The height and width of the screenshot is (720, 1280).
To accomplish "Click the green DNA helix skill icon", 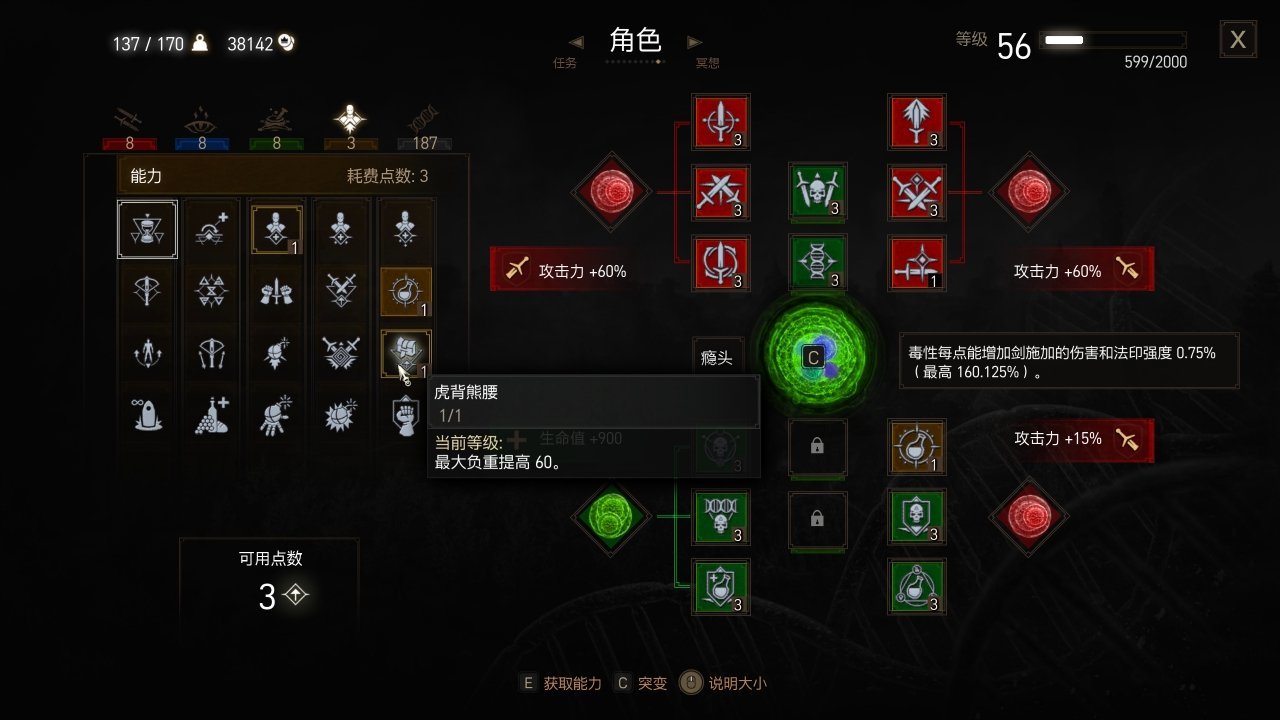I will pos(819,265).
